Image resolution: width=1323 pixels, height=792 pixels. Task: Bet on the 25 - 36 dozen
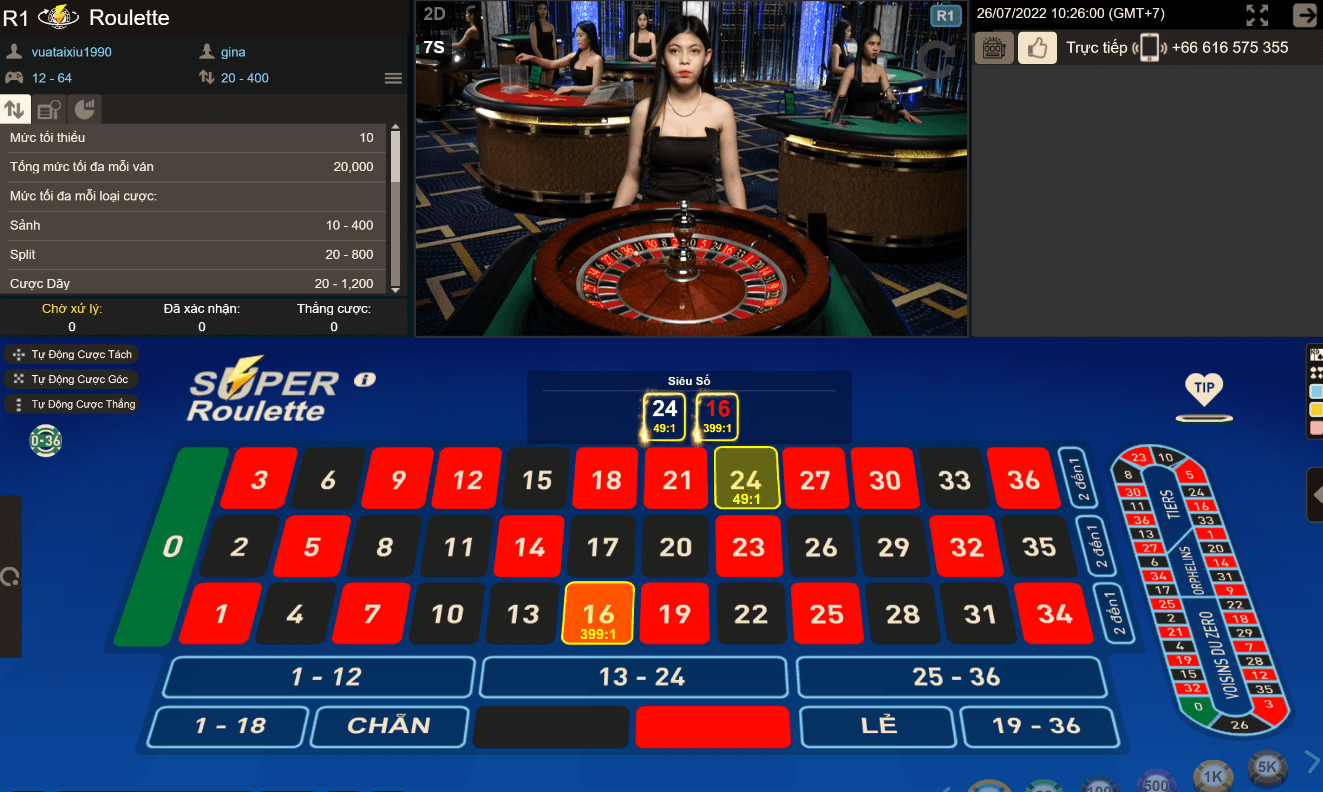(955, 677)
